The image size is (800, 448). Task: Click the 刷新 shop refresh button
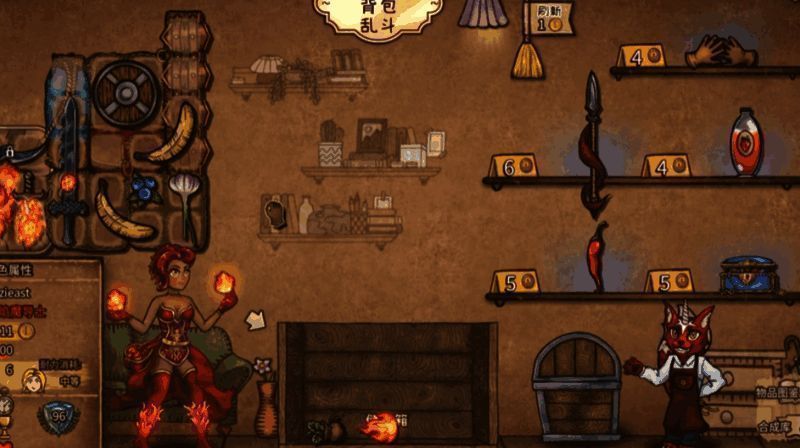pos(548,17)
